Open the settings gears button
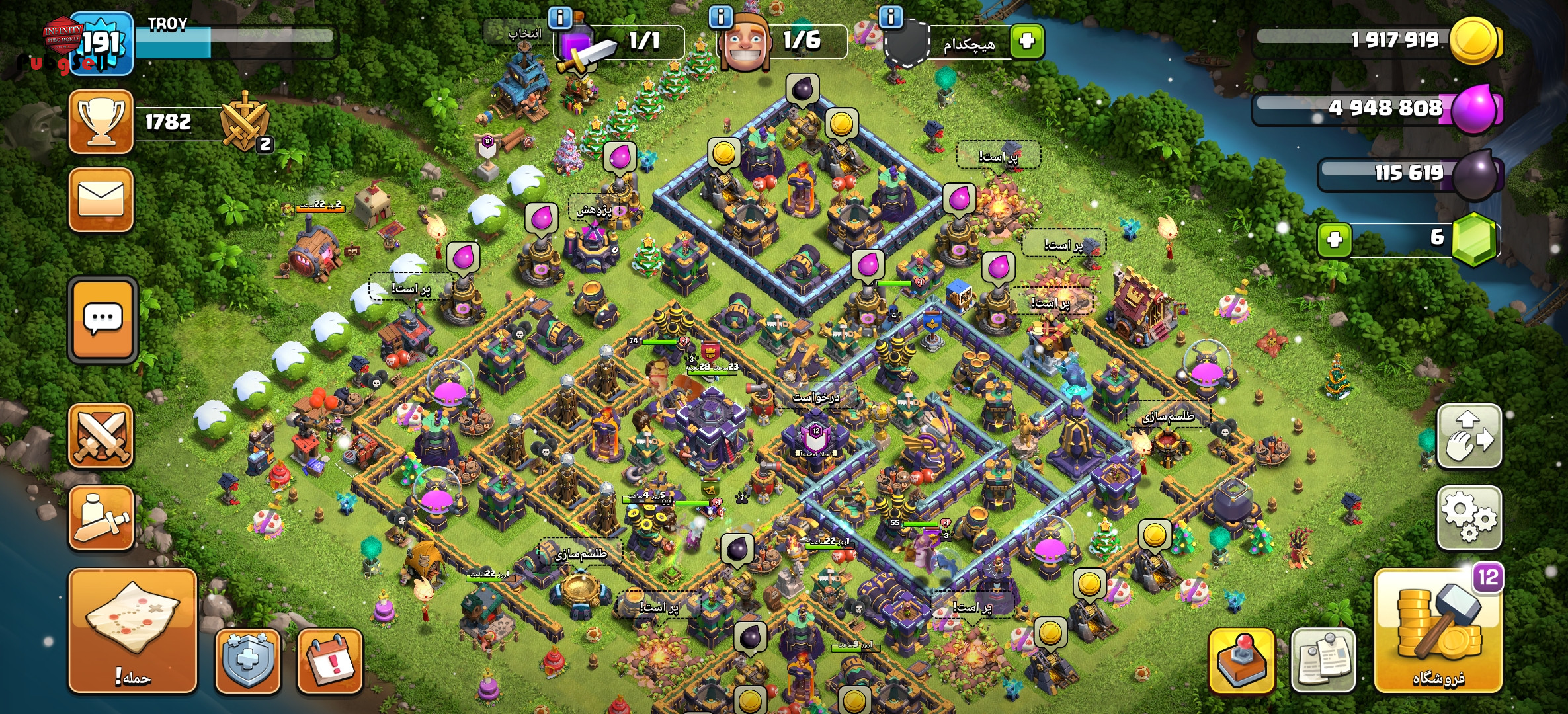 coord(1469,518)
